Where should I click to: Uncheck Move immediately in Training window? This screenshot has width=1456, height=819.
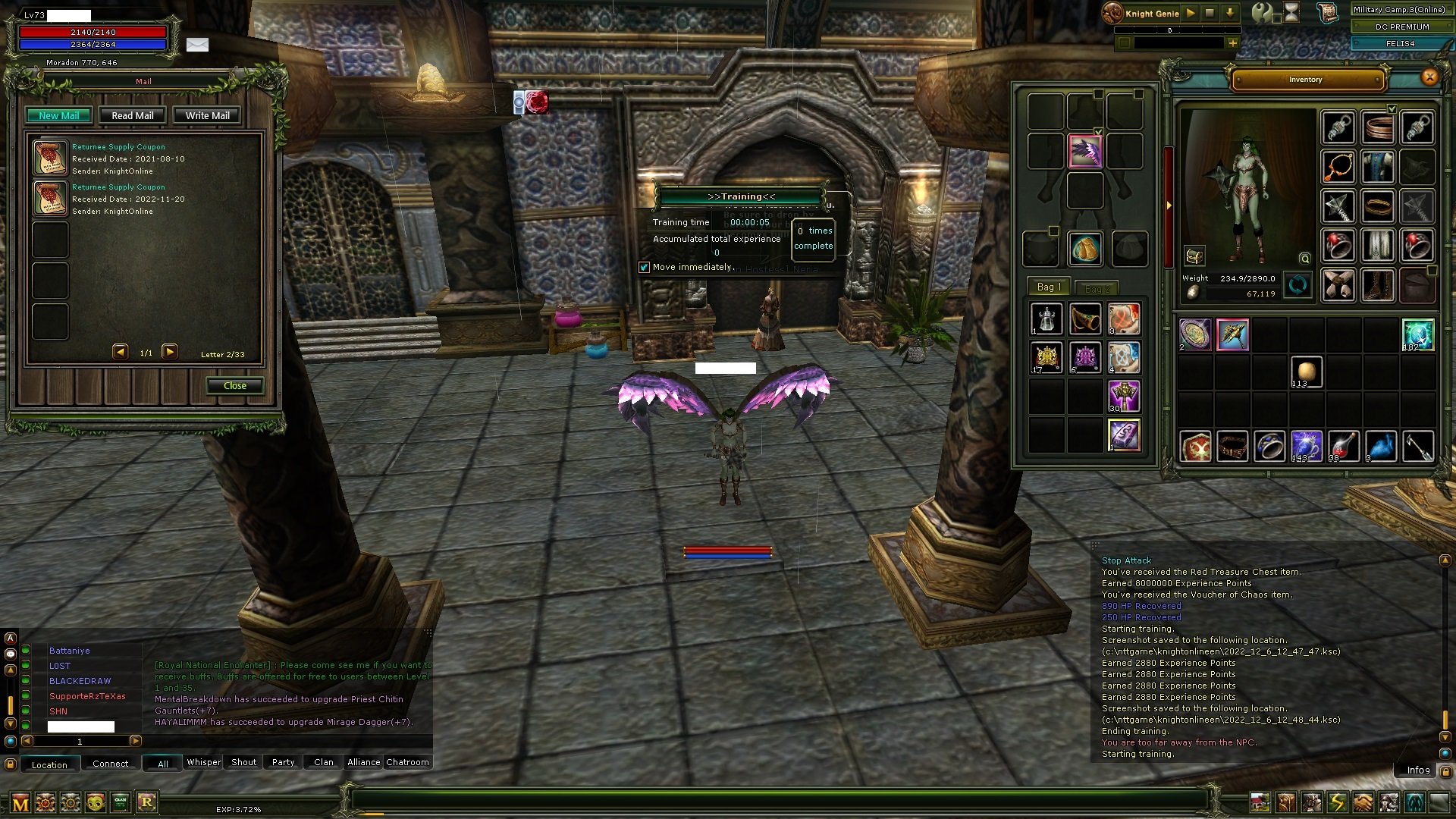click(645, 267)
